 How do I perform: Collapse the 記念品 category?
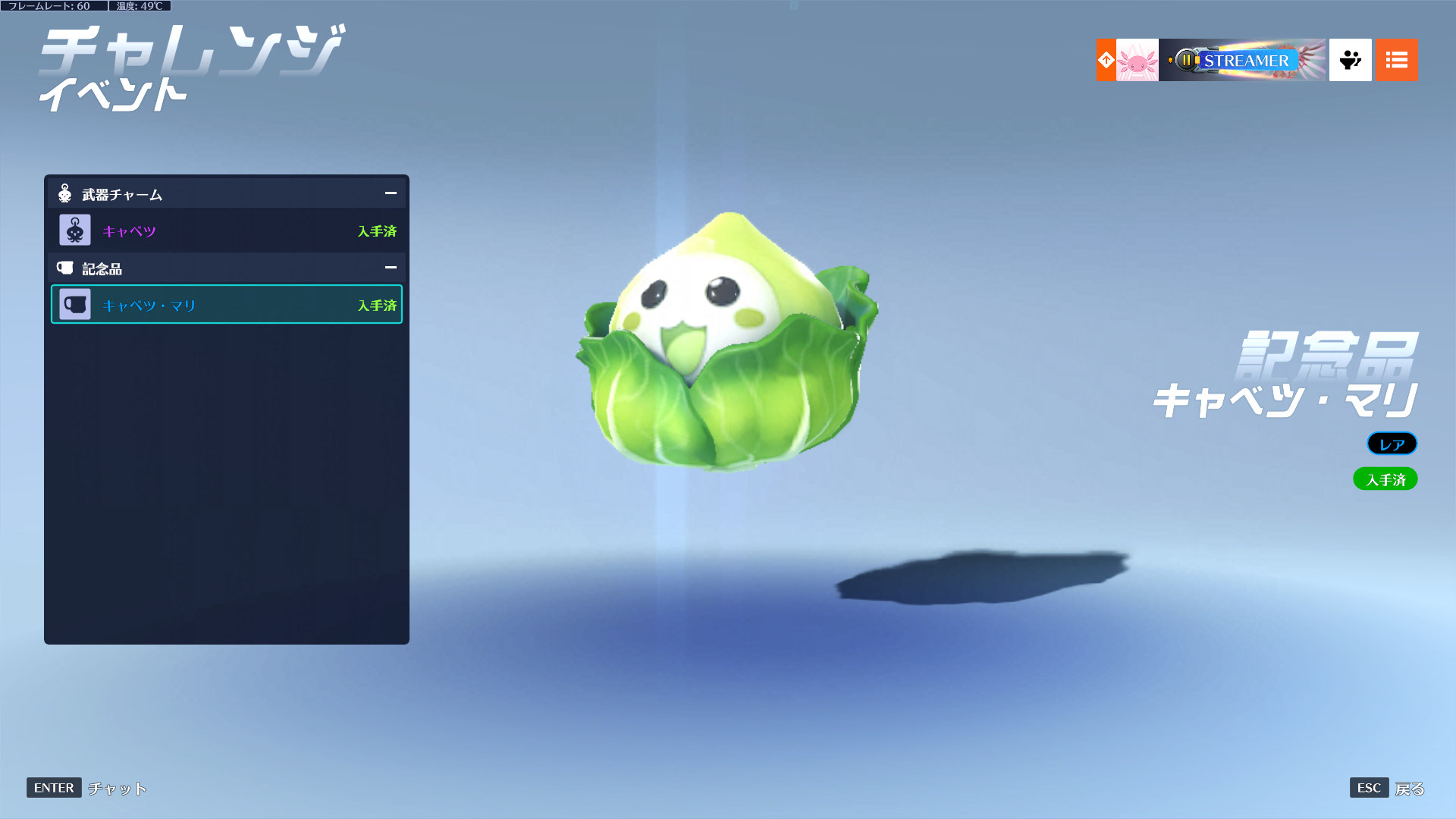(391, 268)
